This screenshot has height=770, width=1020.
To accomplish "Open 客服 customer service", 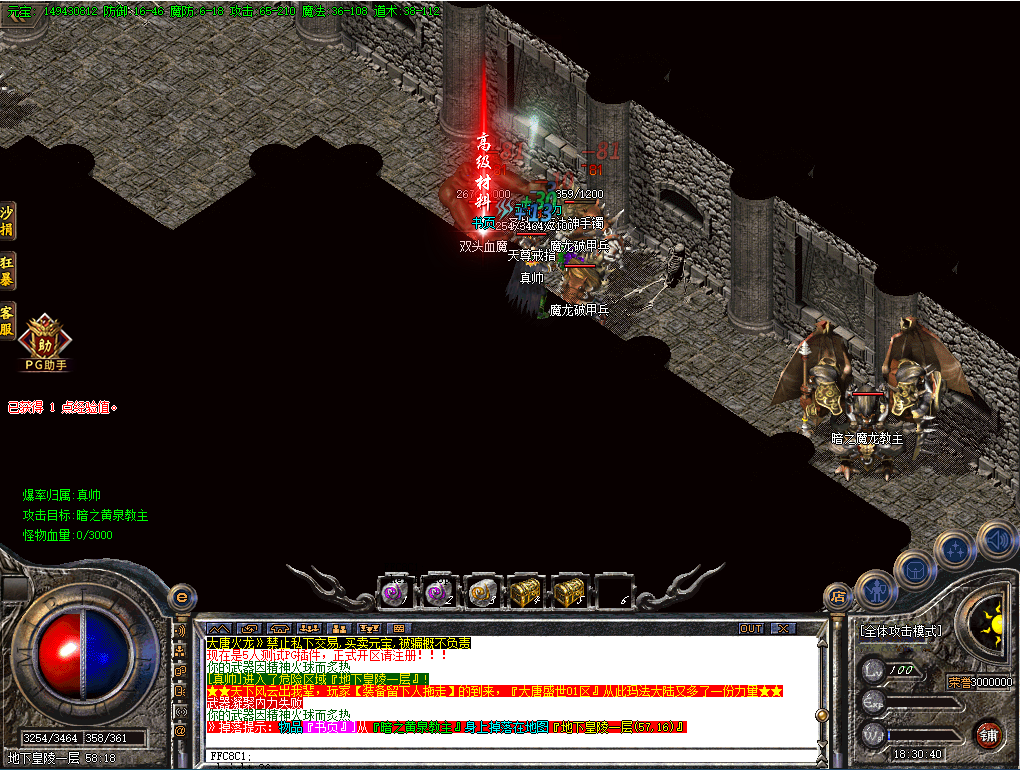I will pos(7,319).
